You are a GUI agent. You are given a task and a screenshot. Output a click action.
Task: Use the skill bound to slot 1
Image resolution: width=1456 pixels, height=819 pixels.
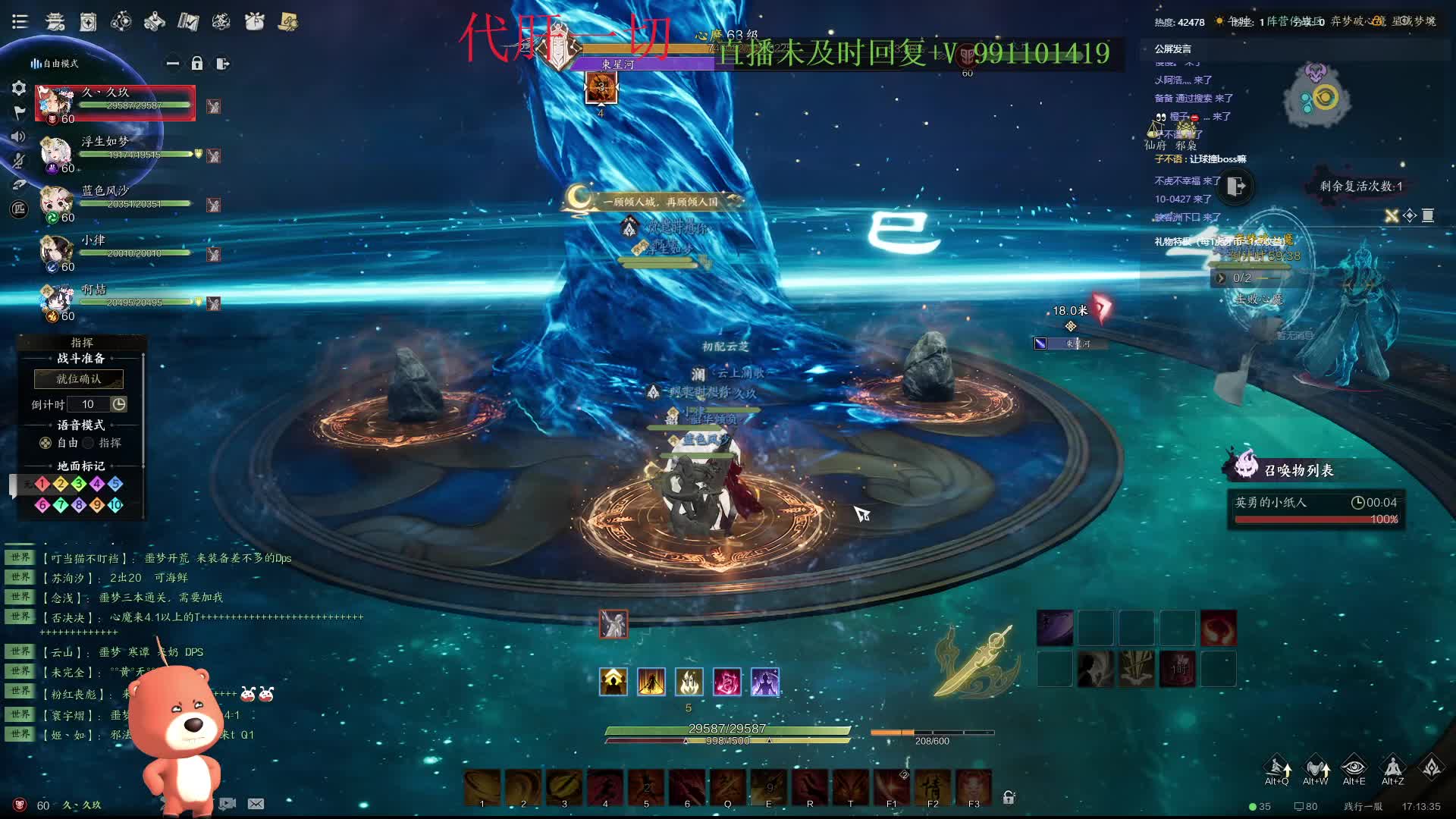coord(482,787)
